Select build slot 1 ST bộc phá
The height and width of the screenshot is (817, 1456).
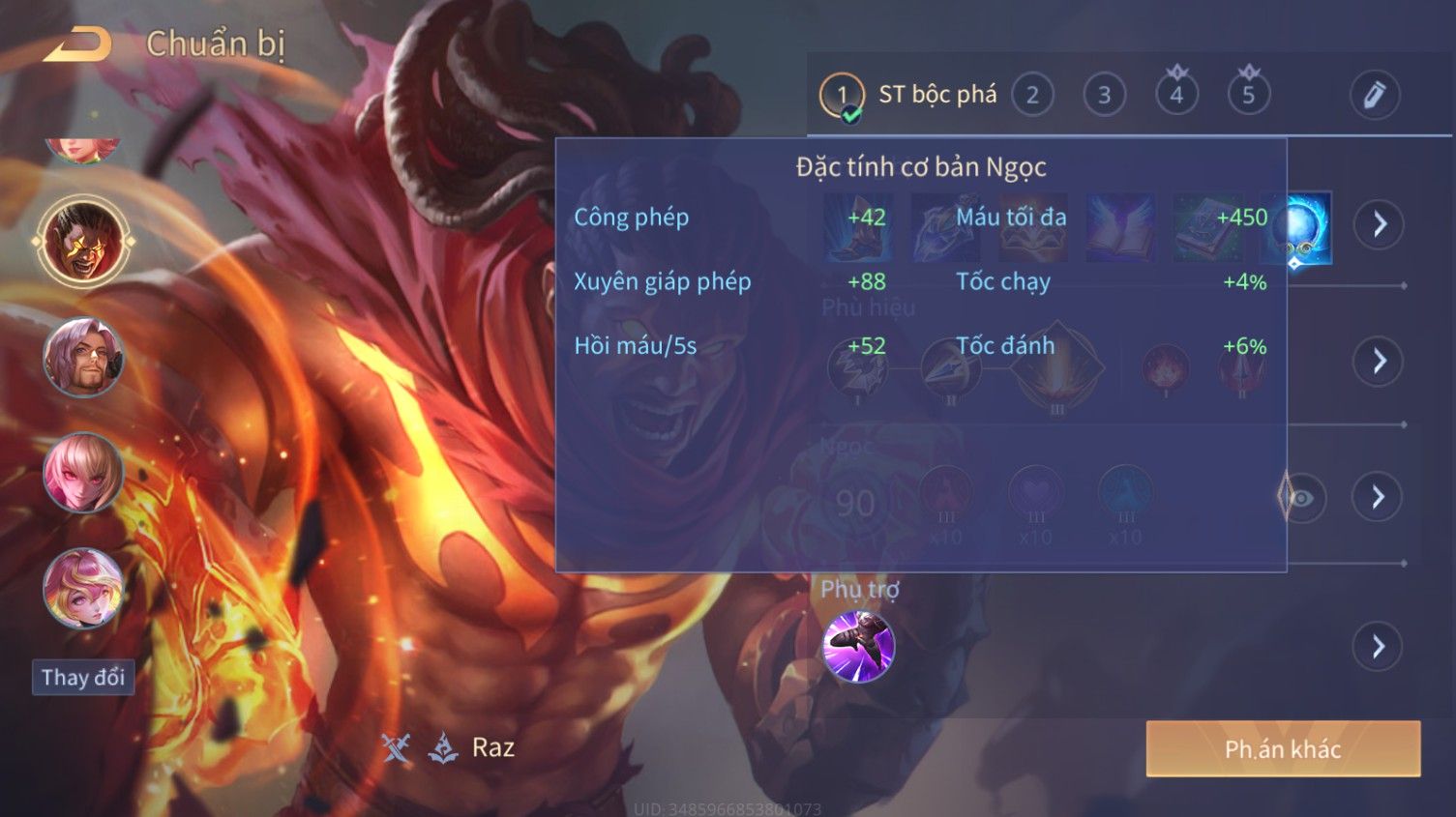(x=842, y=95)
